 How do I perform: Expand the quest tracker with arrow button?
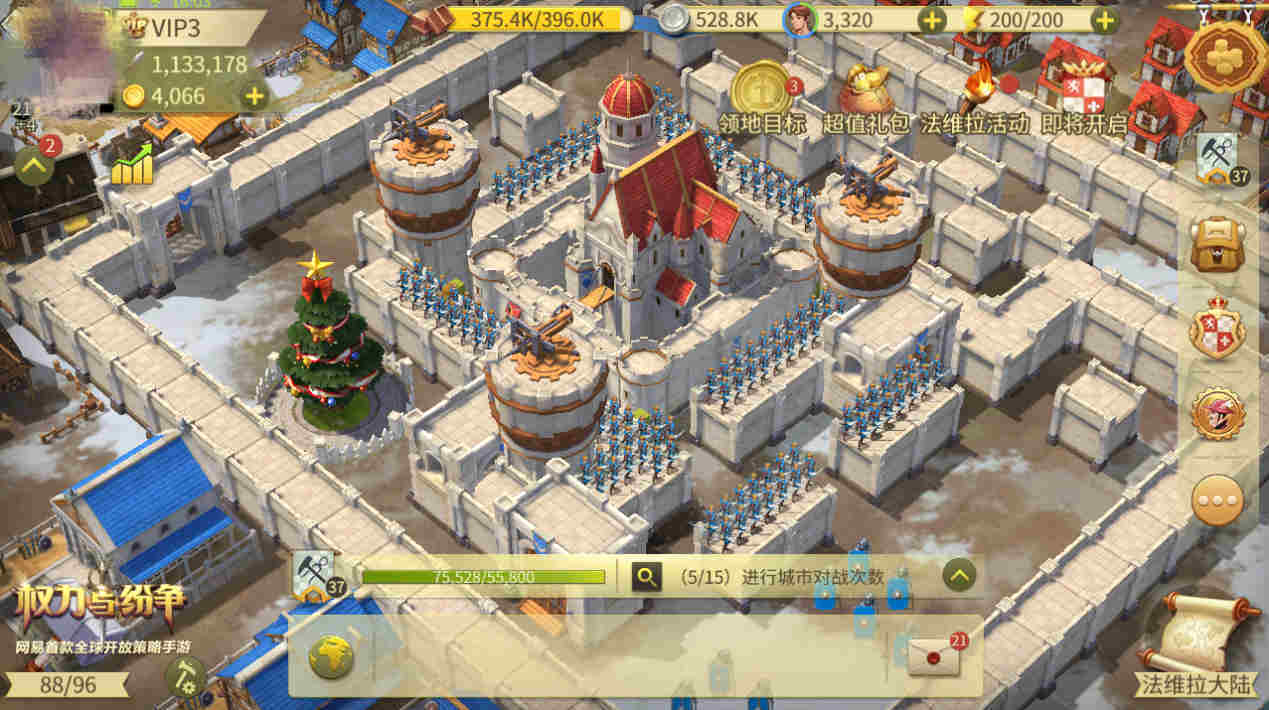[x=959, y=575]
